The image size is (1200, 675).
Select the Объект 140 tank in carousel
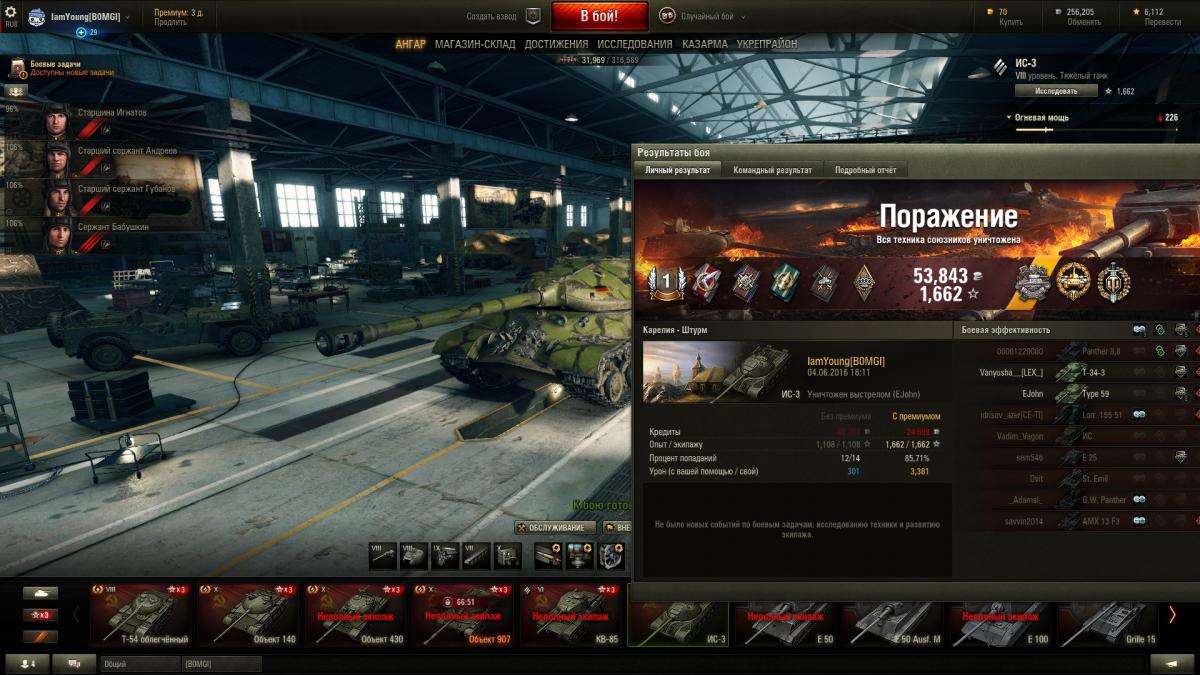pos(250,615)
